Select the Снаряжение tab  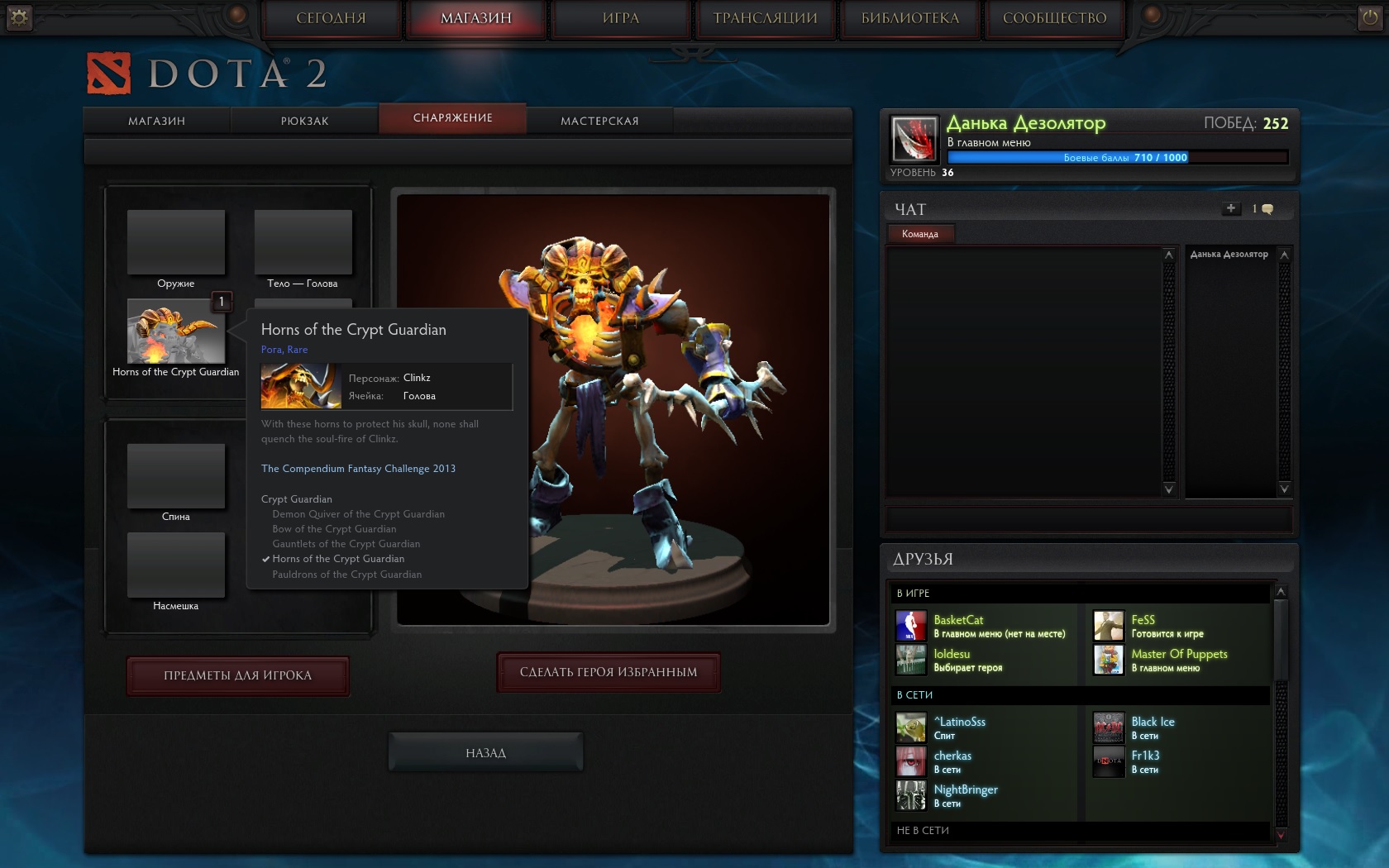pyautogui.click(x=452, y=118)
